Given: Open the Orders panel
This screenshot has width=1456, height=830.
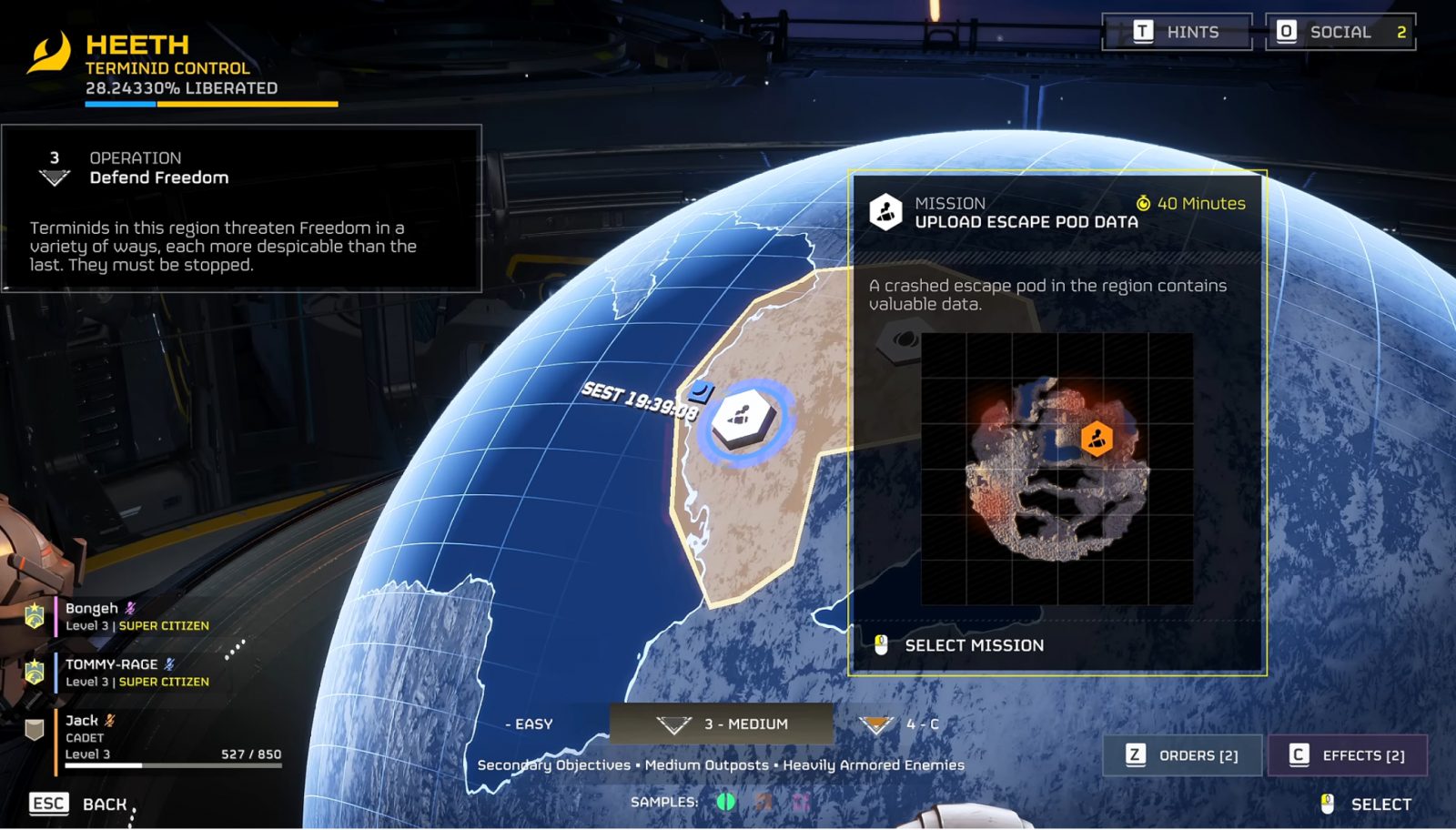Looking at the screenshot, I should click(x=1183, y=755).
